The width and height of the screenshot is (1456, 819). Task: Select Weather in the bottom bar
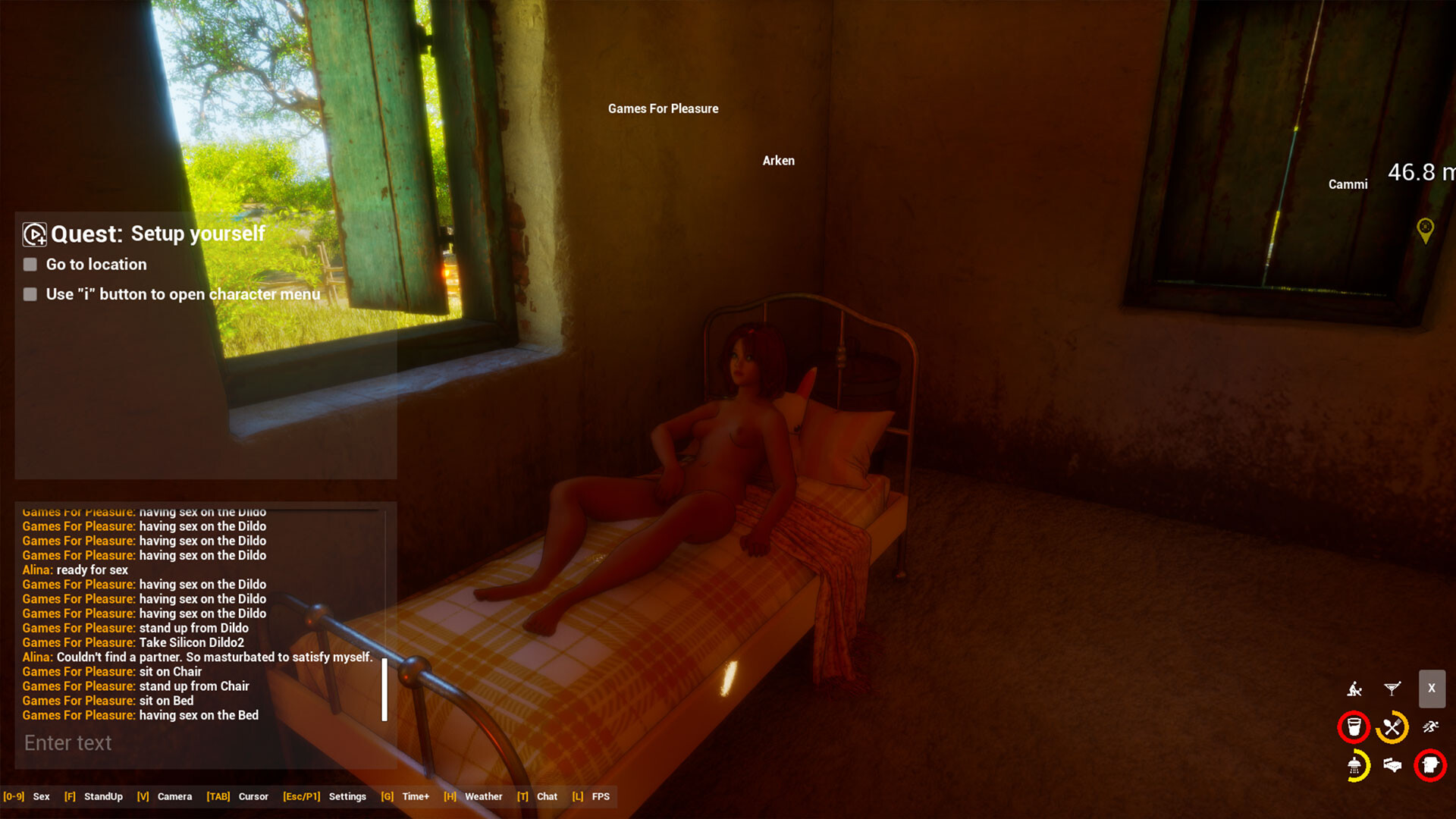(484, 796)
